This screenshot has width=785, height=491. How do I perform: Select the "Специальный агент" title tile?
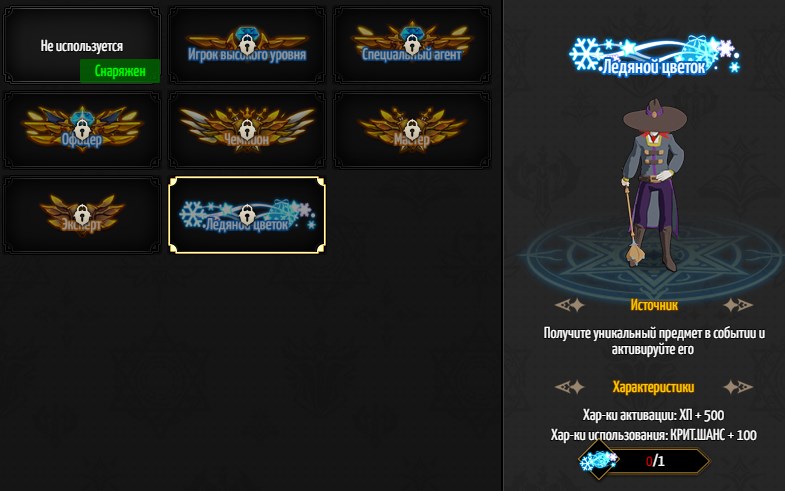pos(412,45)
